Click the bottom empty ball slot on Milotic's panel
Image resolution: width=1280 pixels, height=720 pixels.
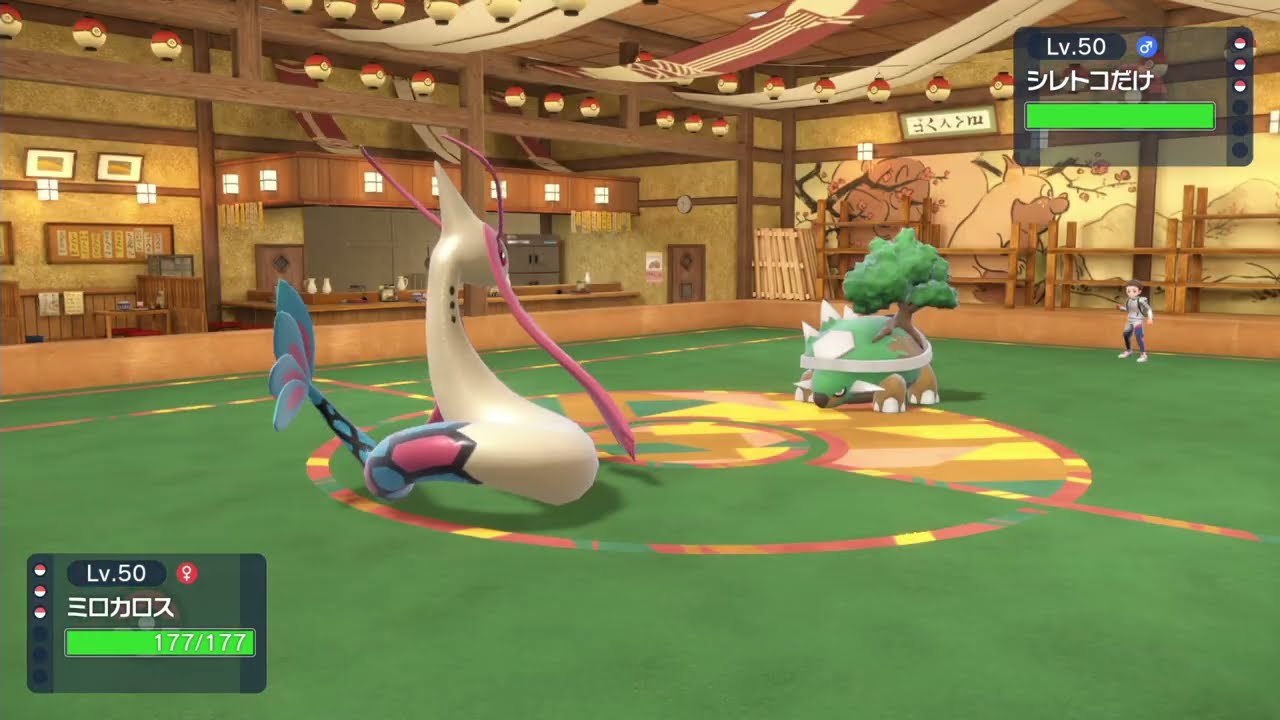(39, 675)
